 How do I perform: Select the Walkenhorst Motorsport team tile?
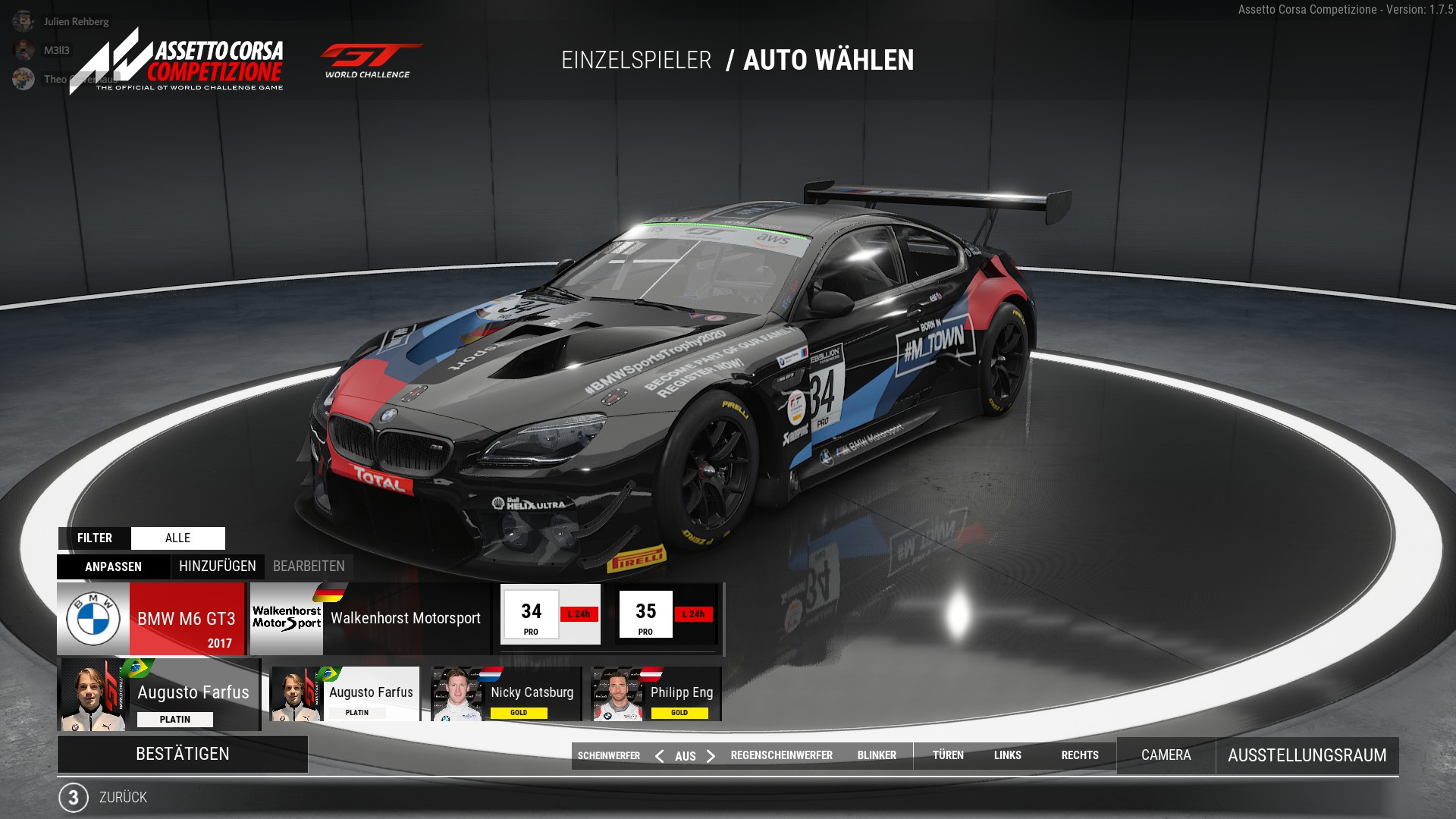(370, 618)
